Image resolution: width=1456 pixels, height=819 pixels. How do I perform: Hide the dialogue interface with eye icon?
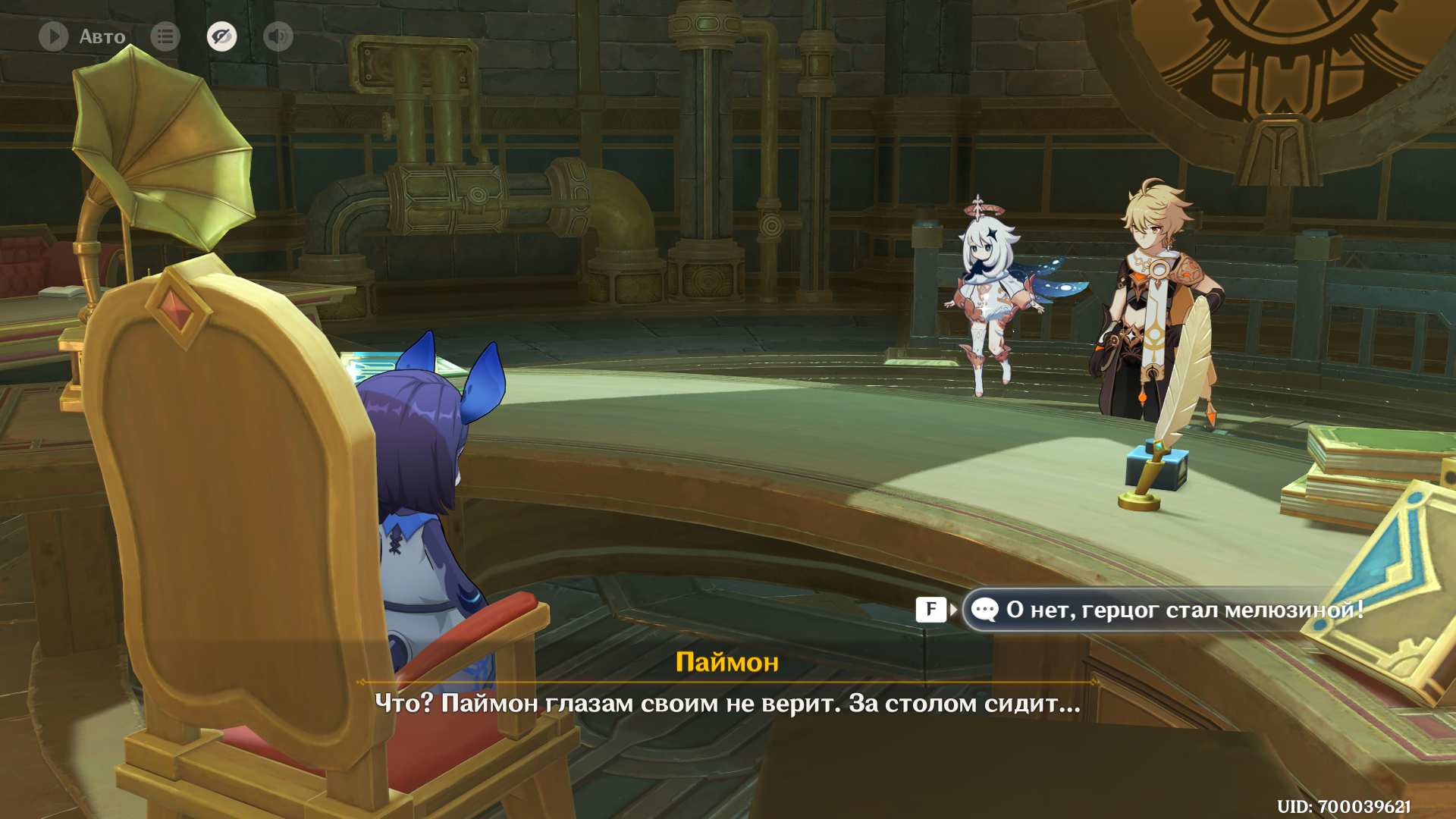click(x=221, y=36)
